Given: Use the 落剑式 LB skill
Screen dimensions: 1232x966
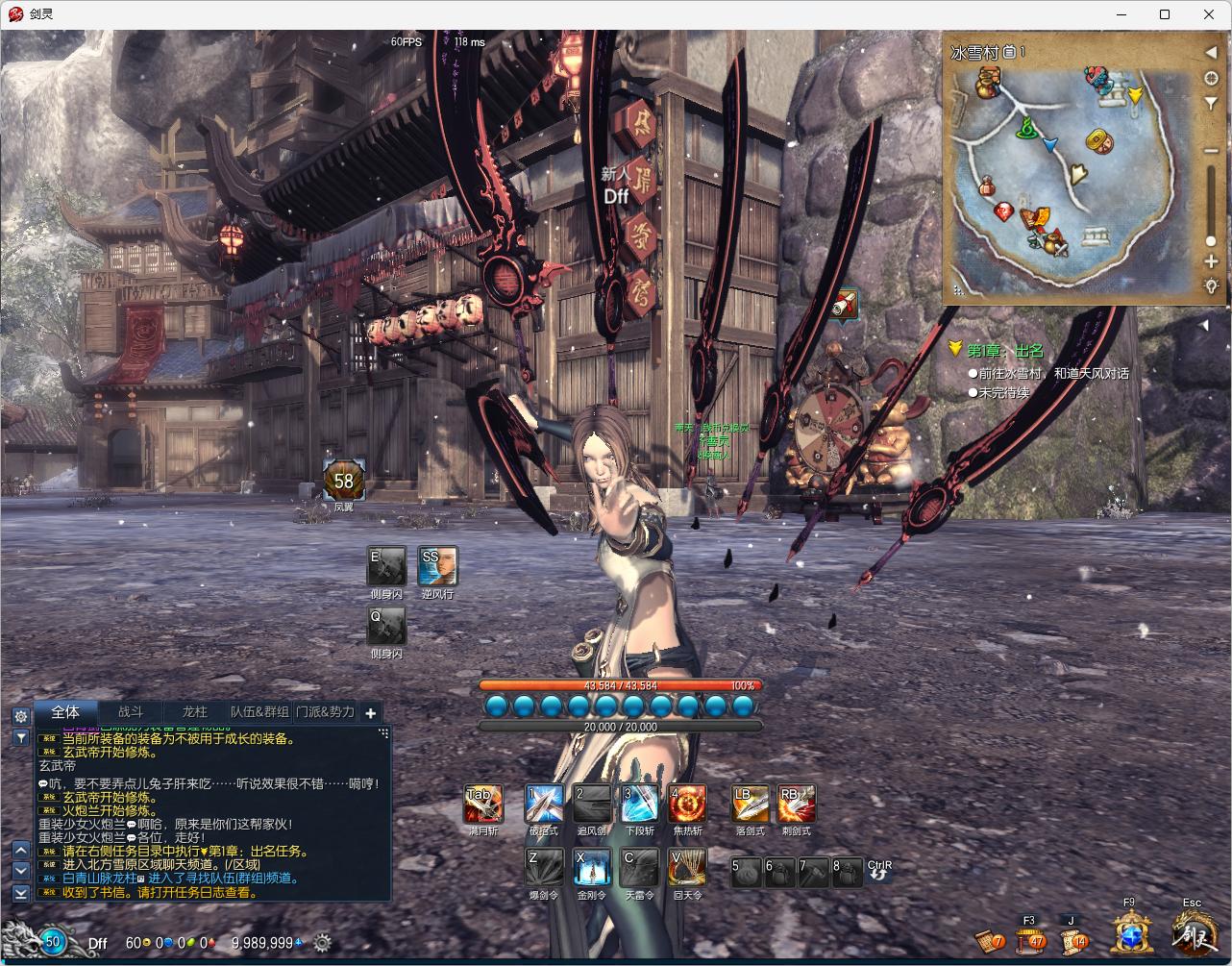Looking at the screenshot, I should pos(750,805).
